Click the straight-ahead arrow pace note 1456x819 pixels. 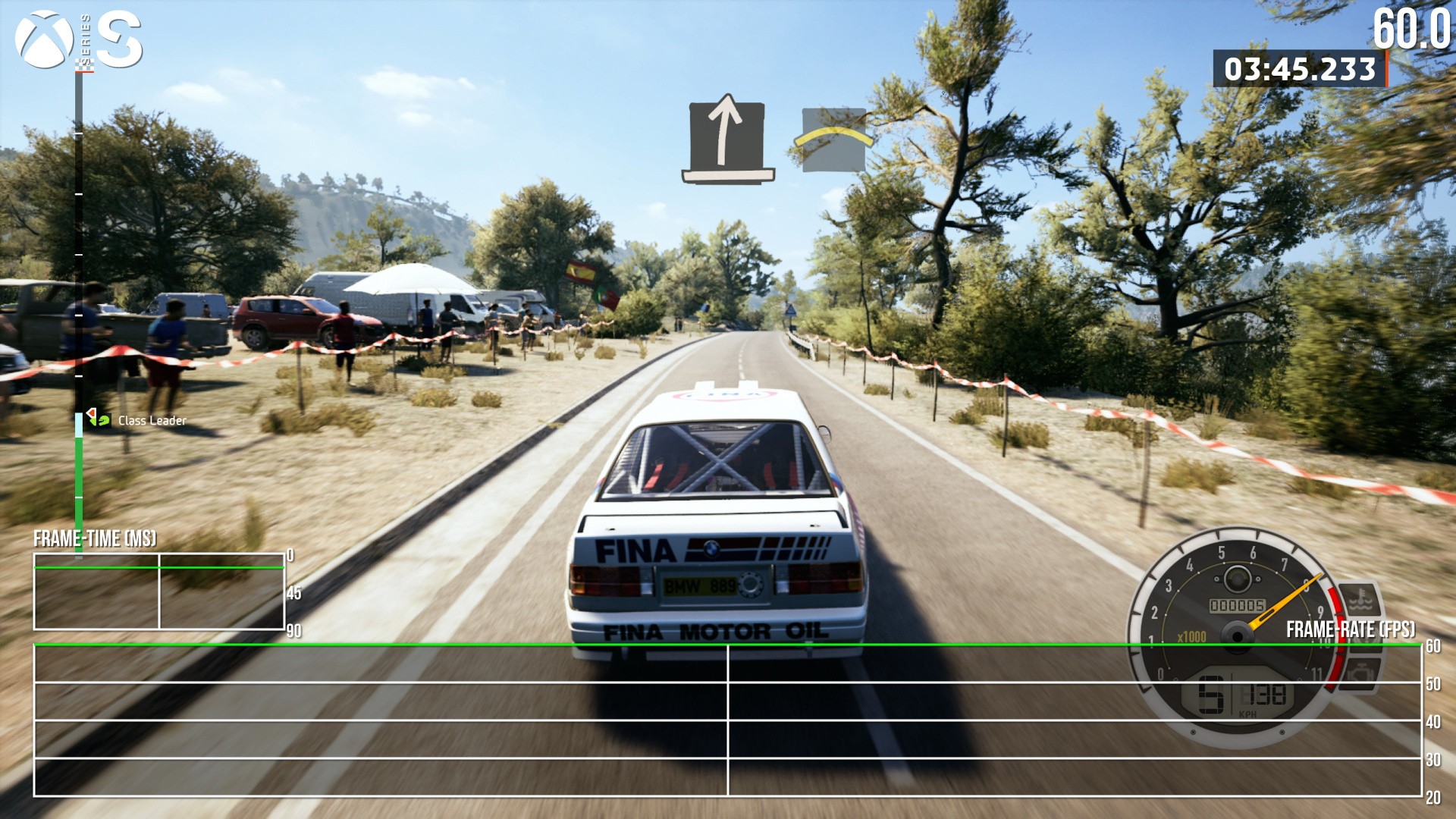[x=726, y=138]
